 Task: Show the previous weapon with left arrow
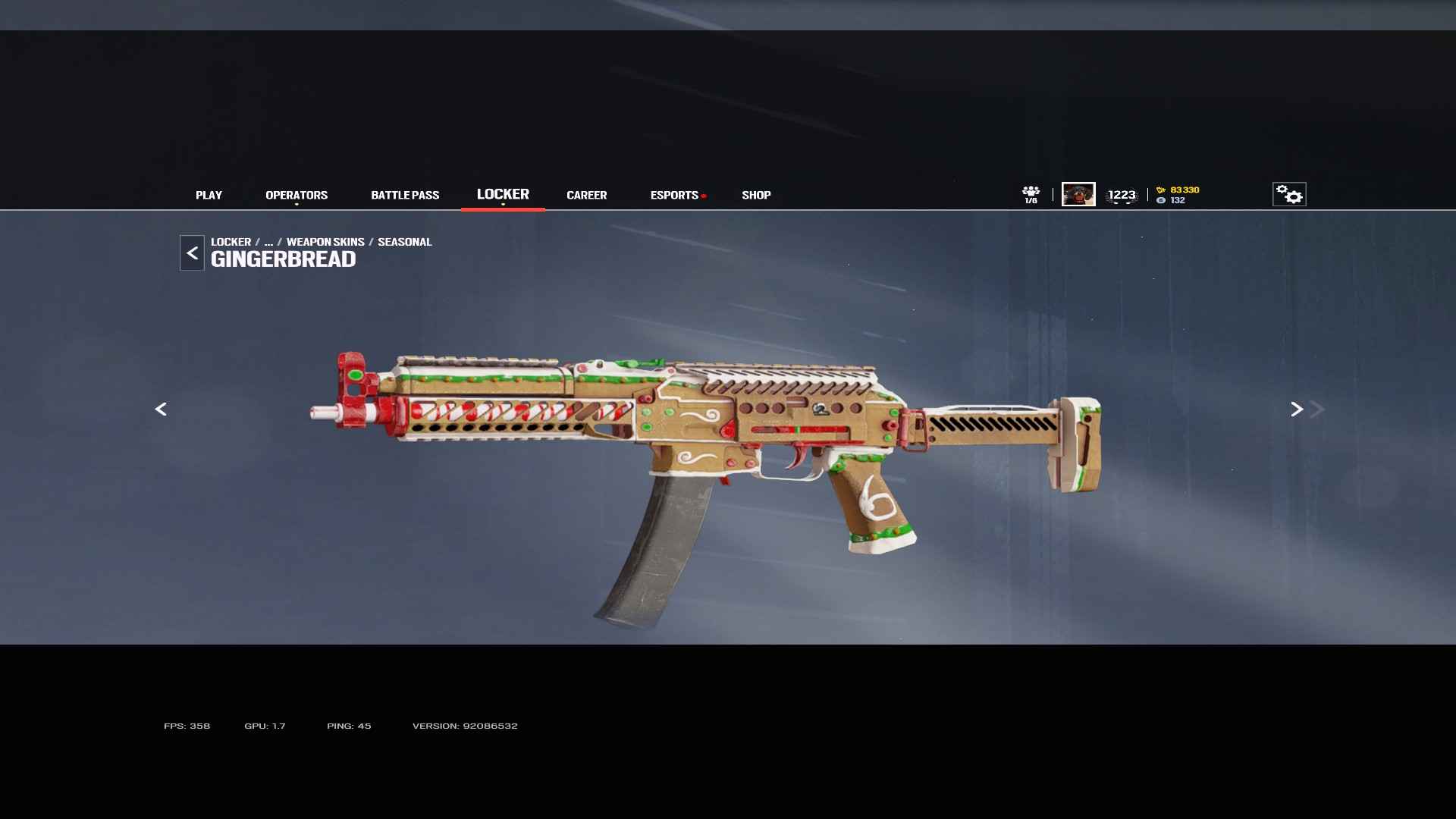(161, 409)
